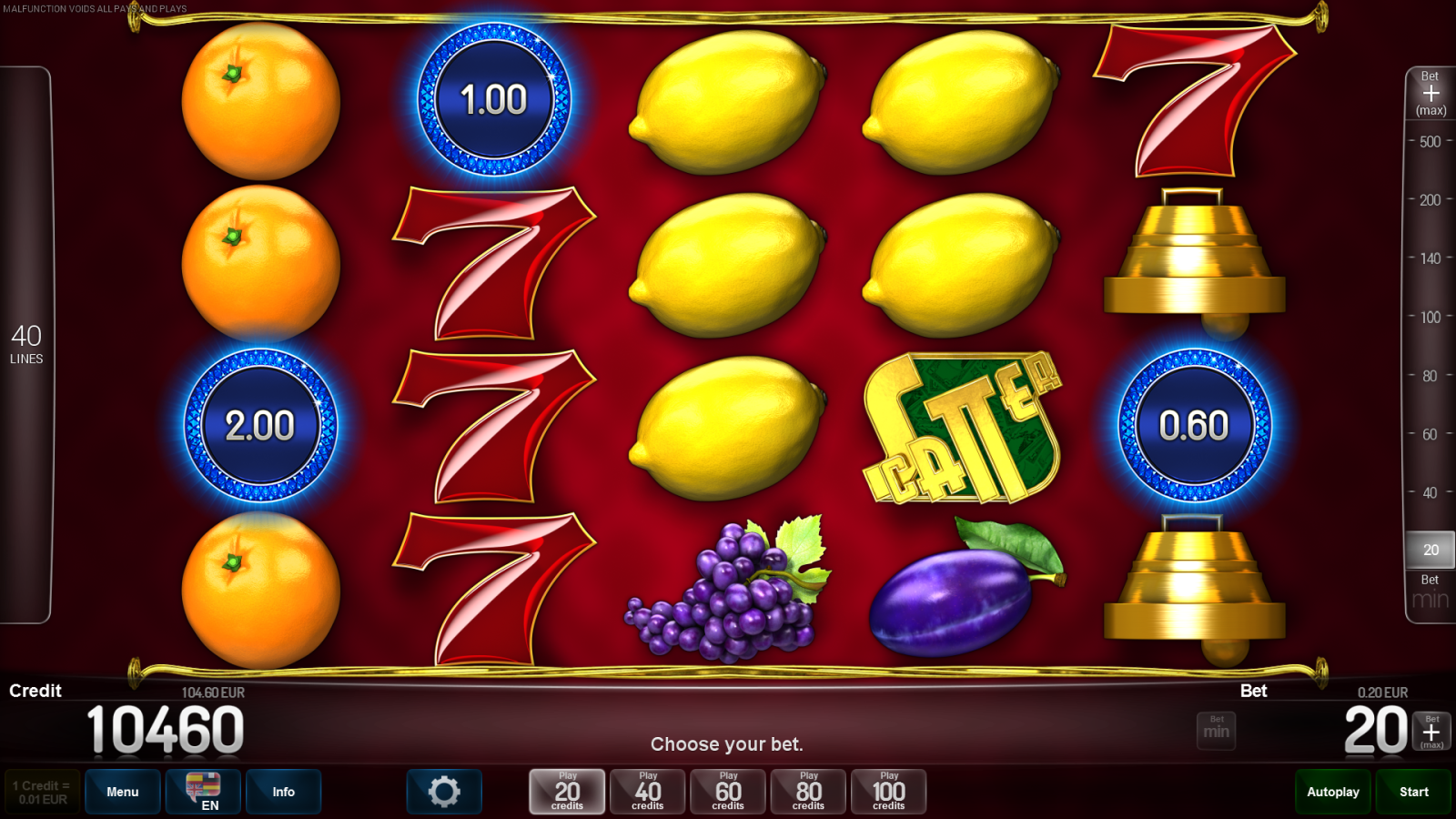Enable the Play 60 credits bet
This screenshot has width=1456, height=819.
click(727, 791)
